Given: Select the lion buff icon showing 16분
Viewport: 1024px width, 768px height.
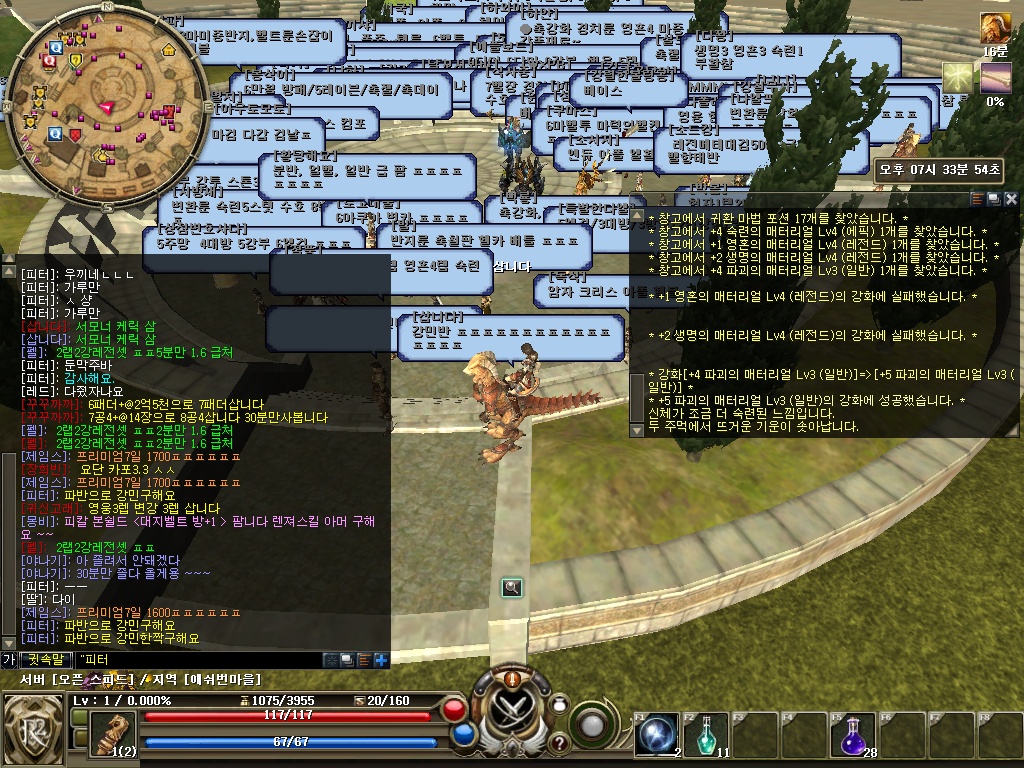Looking at the screenshot, I should click(994, 28).
